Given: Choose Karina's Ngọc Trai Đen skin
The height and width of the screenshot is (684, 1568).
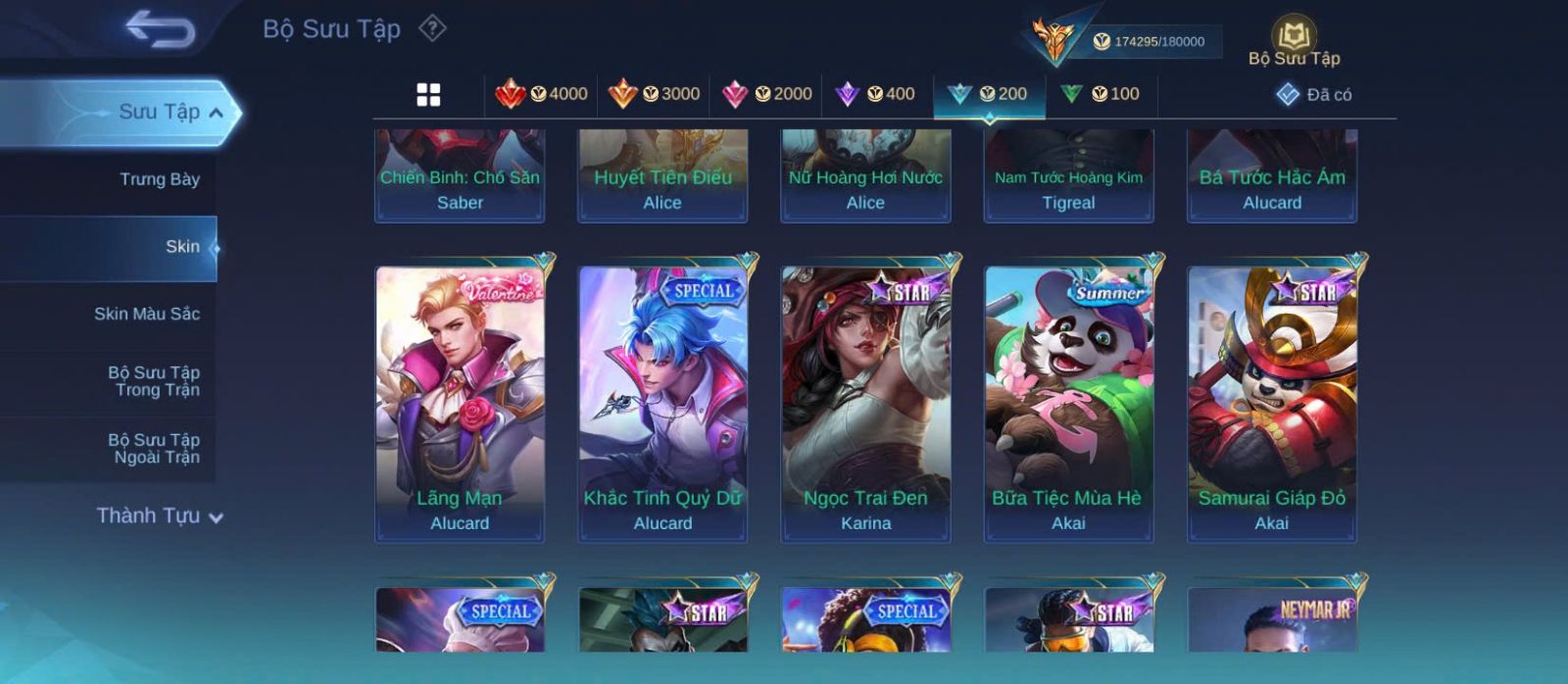Looking at the screenshot, I should 865,403.
